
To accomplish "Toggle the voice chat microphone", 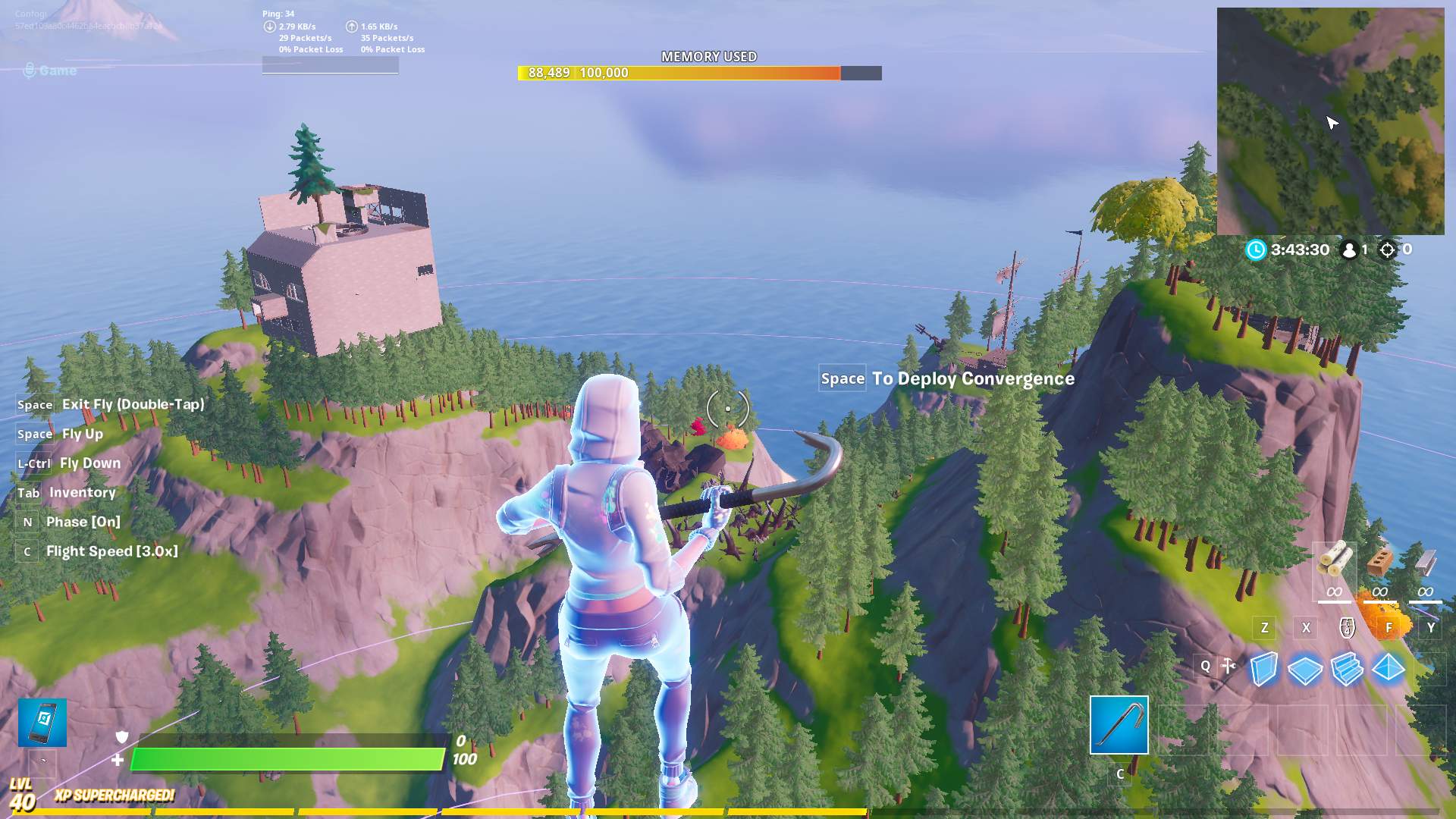I will tap(30, 70).
